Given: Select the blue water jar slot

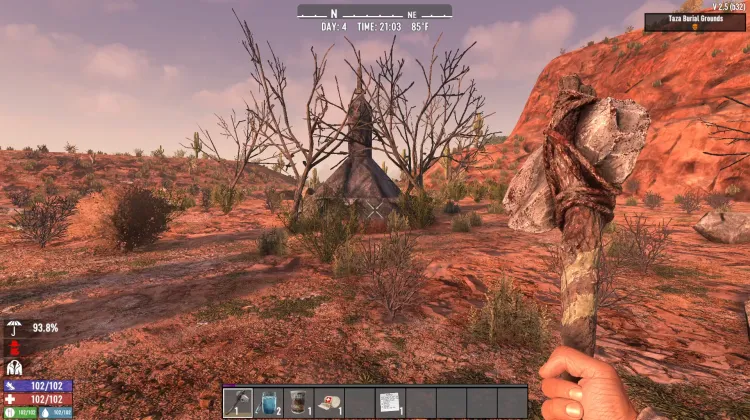Looking at the screenshot, I should [x=269, y=402].
